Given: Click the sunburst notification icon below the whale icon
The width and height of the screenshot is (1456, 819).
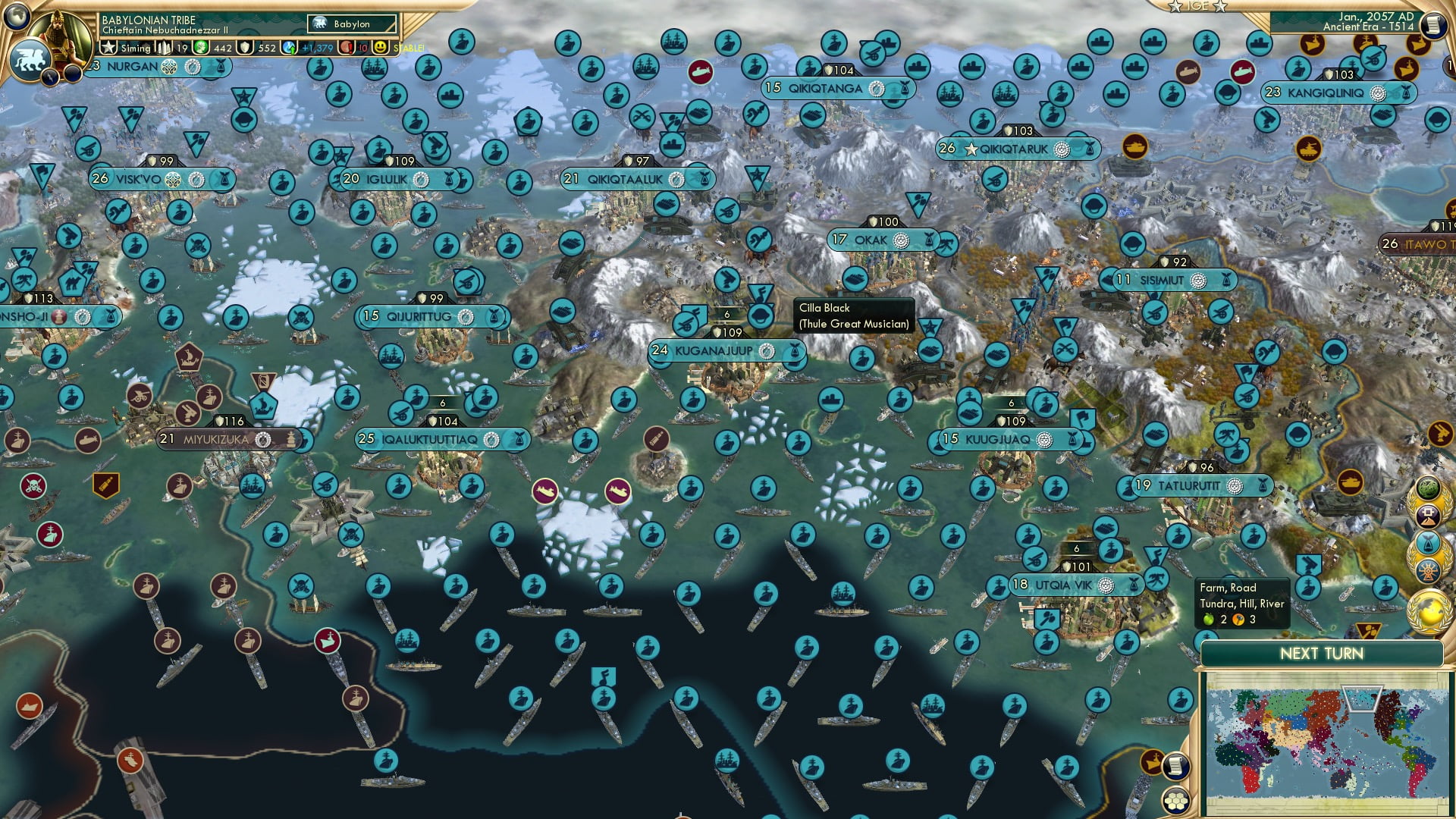Looking at the screenshot, I should tap(1428, 570).
